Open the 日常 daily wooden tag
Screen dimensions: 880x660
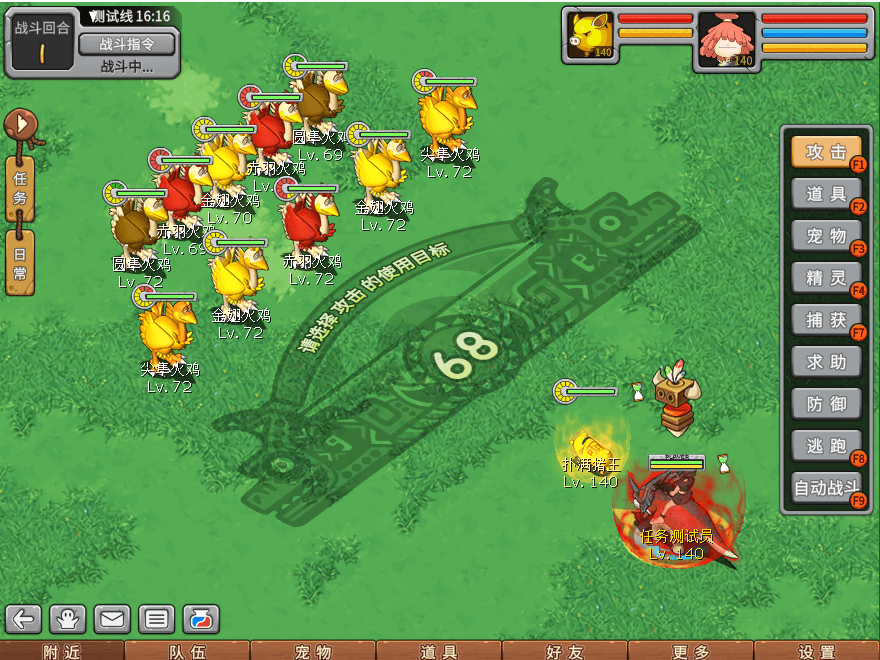click(20, 262)
